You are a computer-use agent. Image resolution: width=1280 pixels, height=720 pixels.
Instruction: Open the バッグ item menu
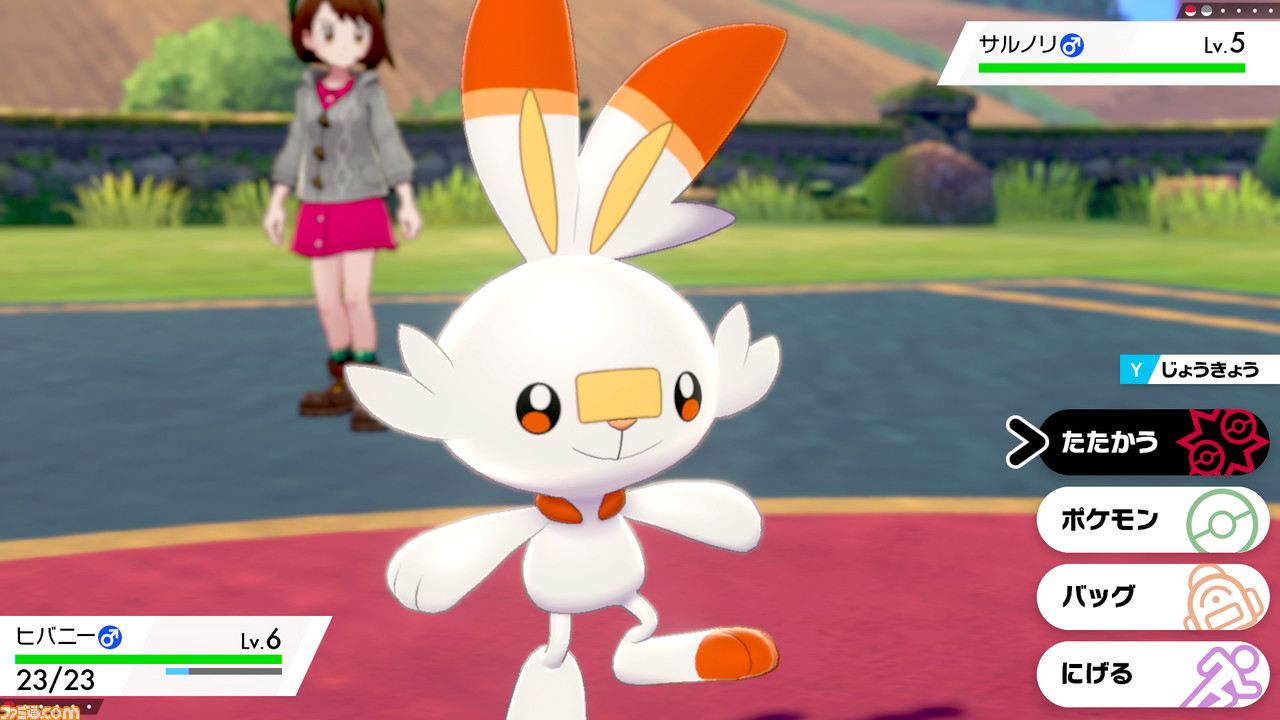coord(1100,596)
